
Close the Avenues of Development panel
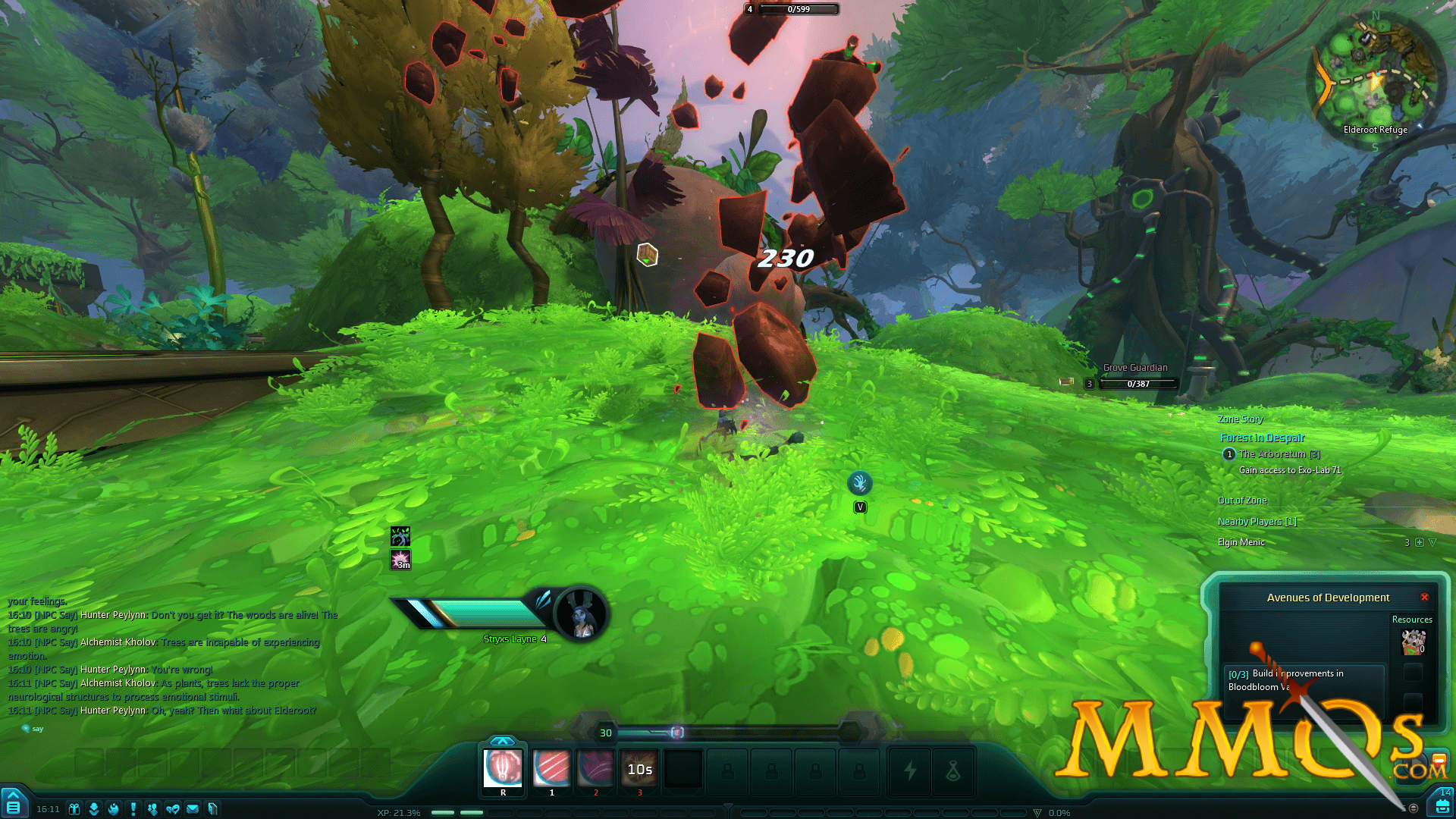[1424, 598]
